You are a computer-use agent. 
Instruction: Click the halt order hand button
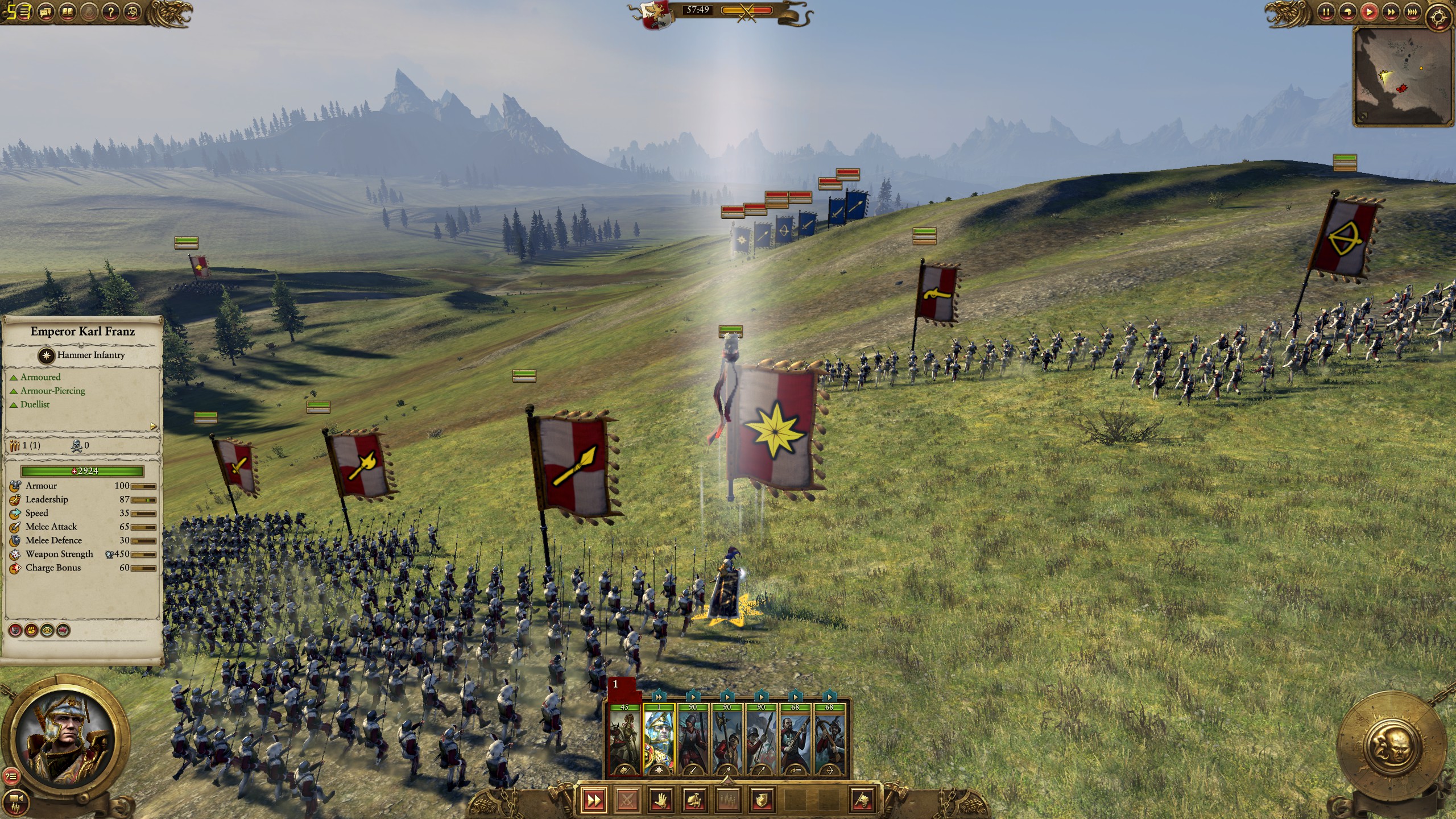pos(660,801)
